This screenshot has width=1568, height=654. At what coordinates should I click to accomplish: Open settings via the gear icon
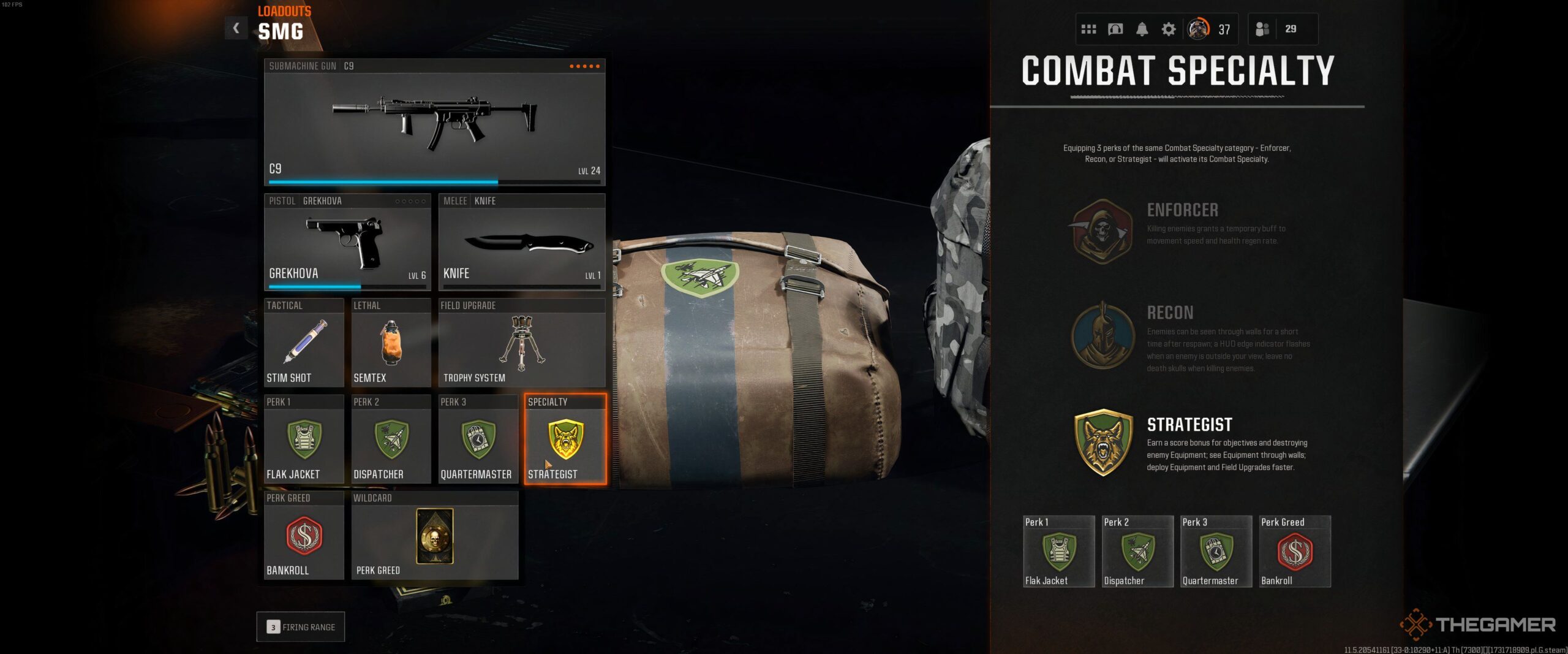[1169, 29]
